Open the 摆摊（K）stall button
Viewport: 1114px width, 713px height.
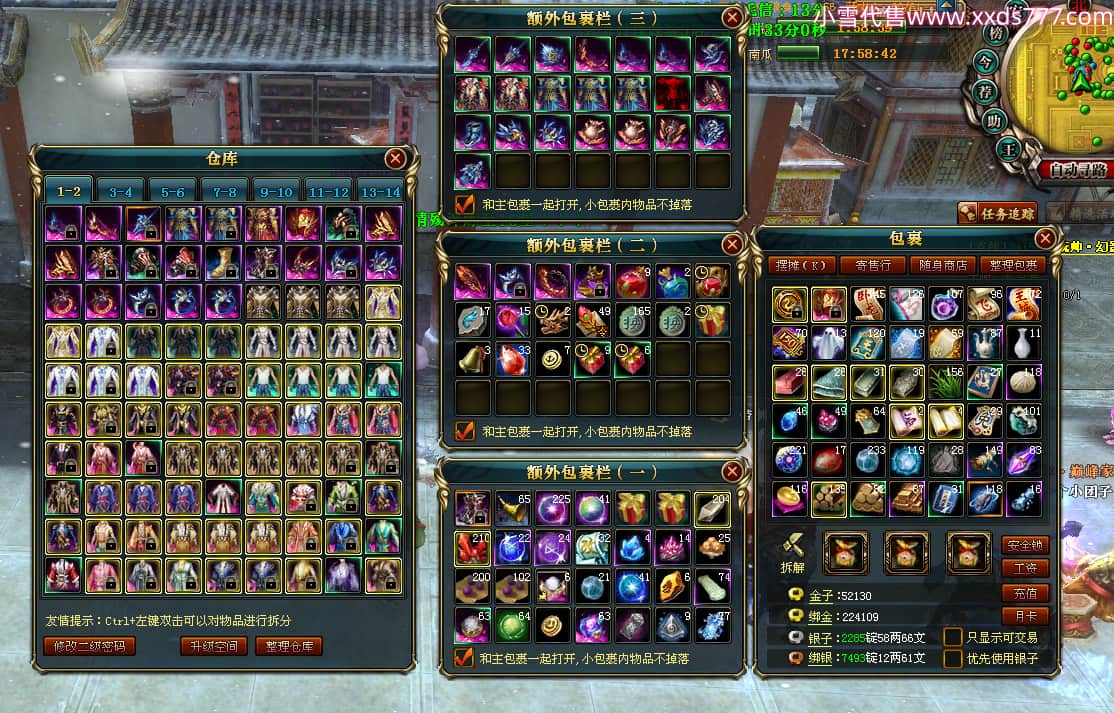click(805, 265)
